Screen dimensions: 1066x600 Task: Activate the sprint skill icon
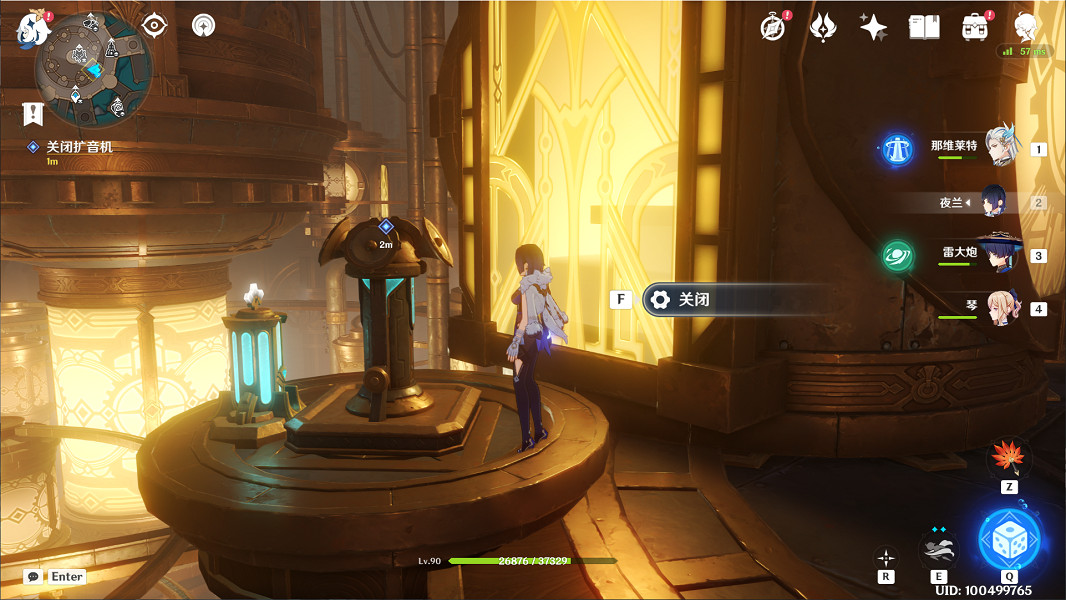(886, 557)
